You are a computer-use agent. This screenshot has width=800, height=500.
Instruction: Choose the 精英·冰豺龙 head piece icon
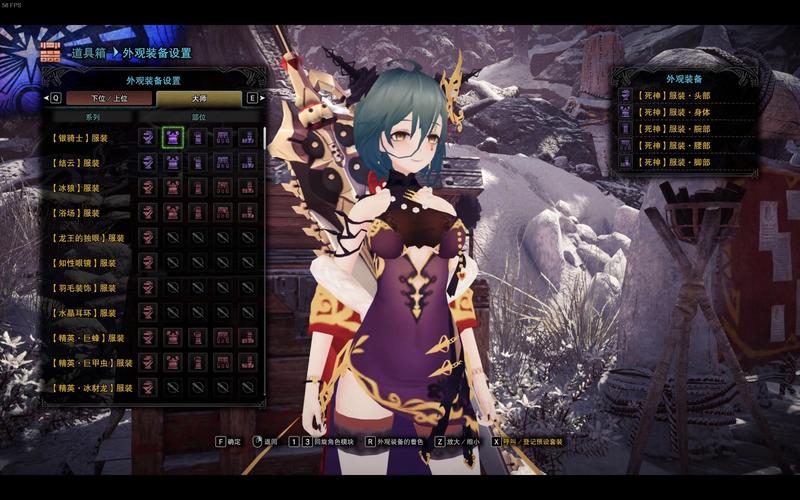click(x=148, y=387)
